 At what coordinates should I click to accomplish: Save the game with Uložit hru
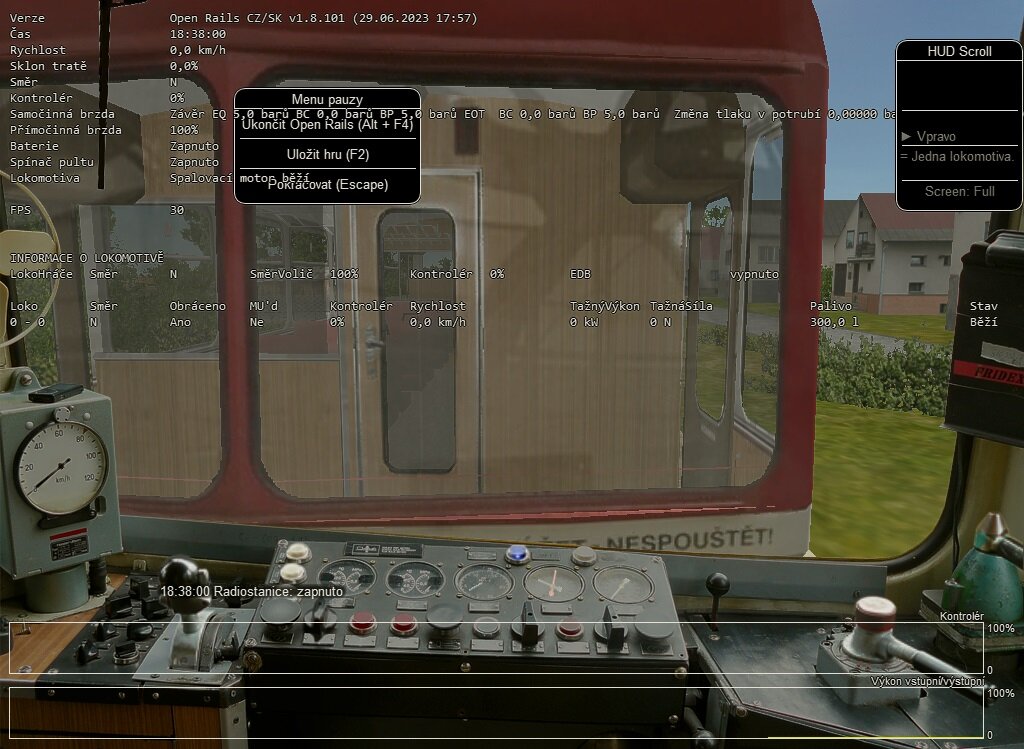pos(327,154)
